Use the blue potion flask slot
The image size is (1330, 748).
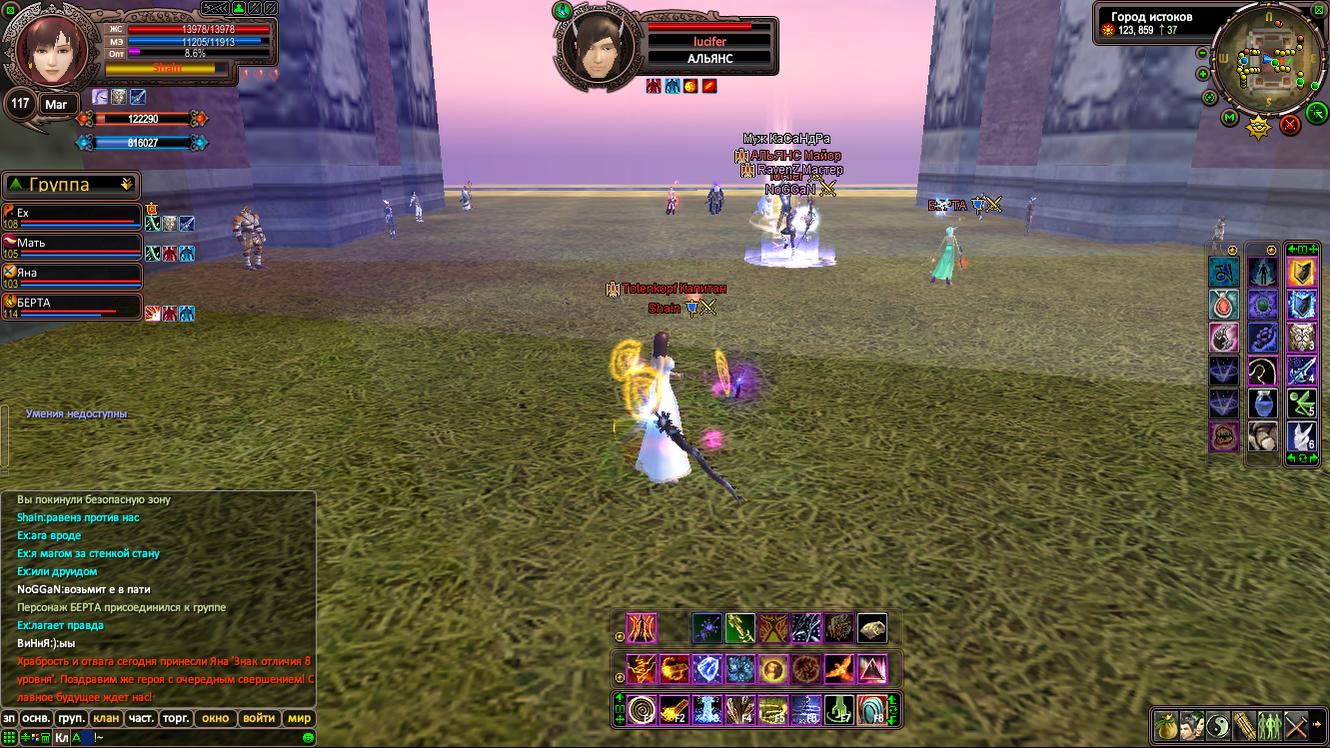click(x=1262, y=402)
